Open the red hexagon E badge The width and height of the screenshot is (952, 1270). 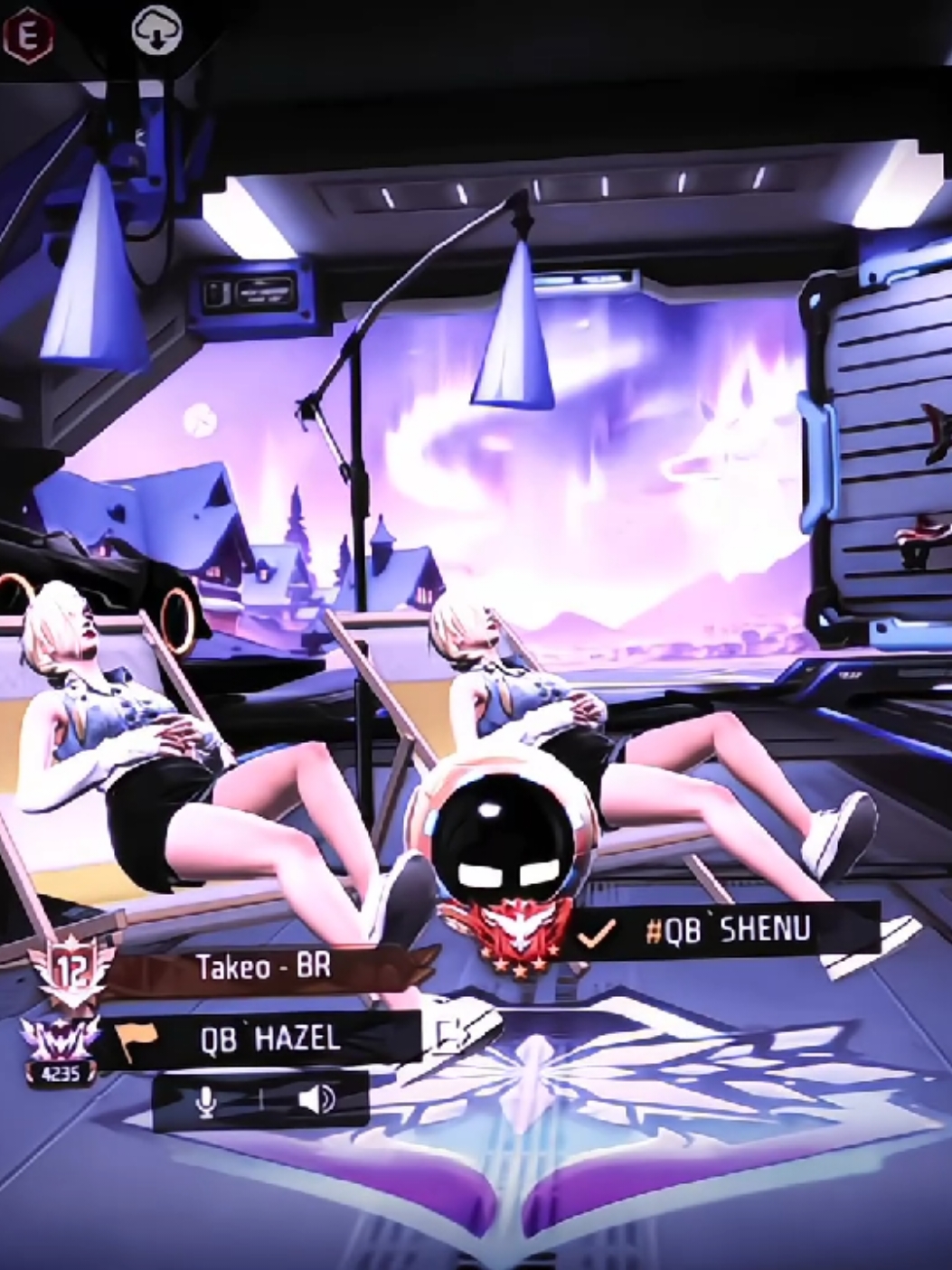[x=28, y=34]
